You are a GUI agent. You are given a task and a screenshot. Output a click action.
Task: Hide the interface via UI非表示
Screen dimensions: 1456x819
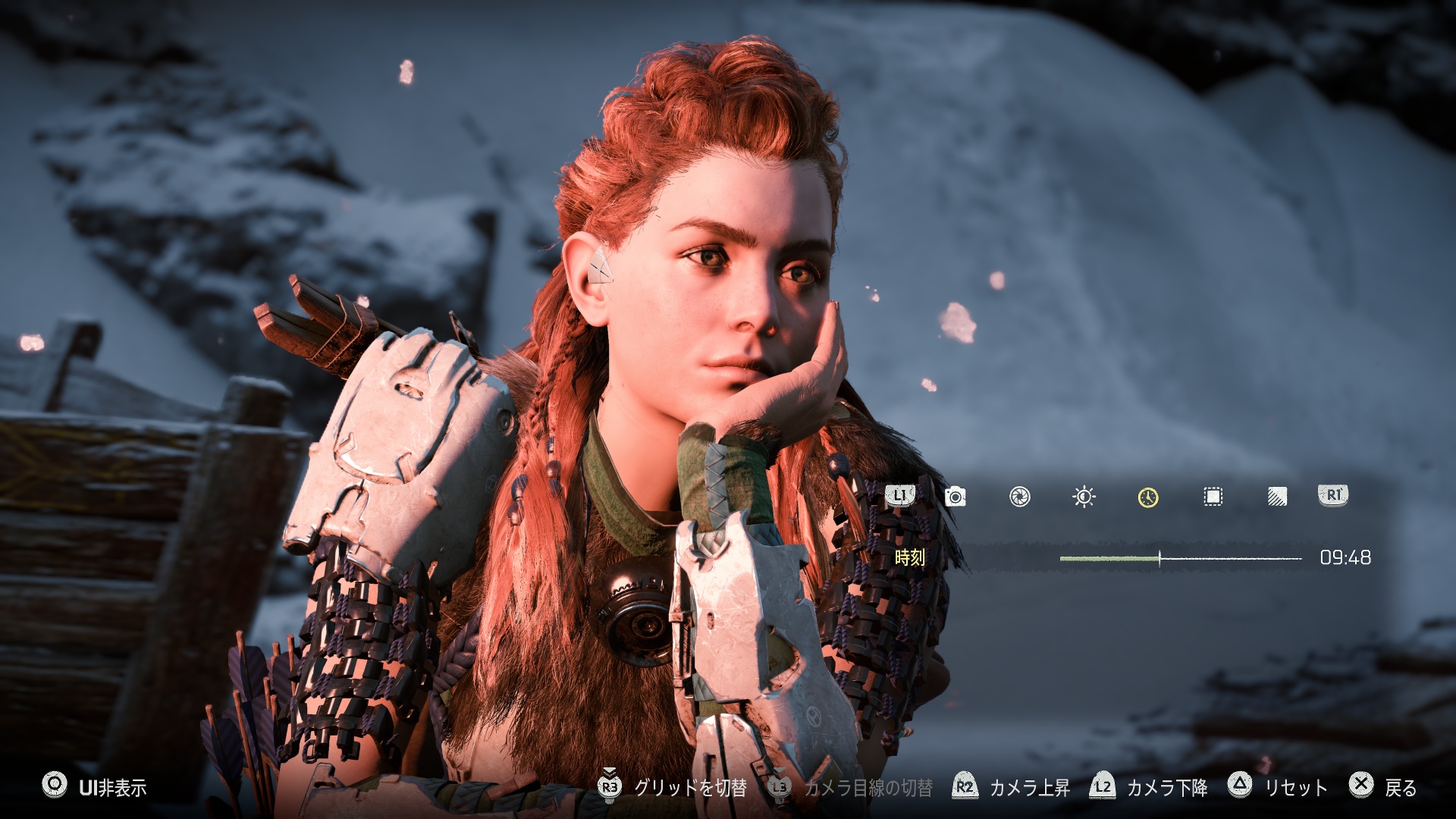pyautogui.click(x=95, y=787)
